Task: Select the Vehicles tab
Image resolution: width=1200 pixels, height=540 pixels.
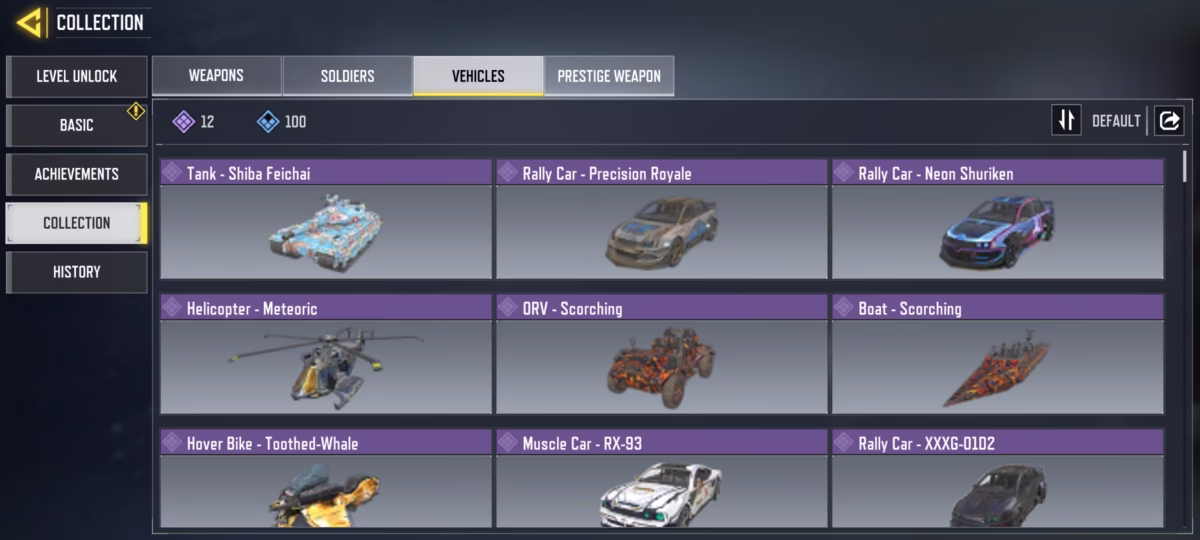Action: click(478, 76)
